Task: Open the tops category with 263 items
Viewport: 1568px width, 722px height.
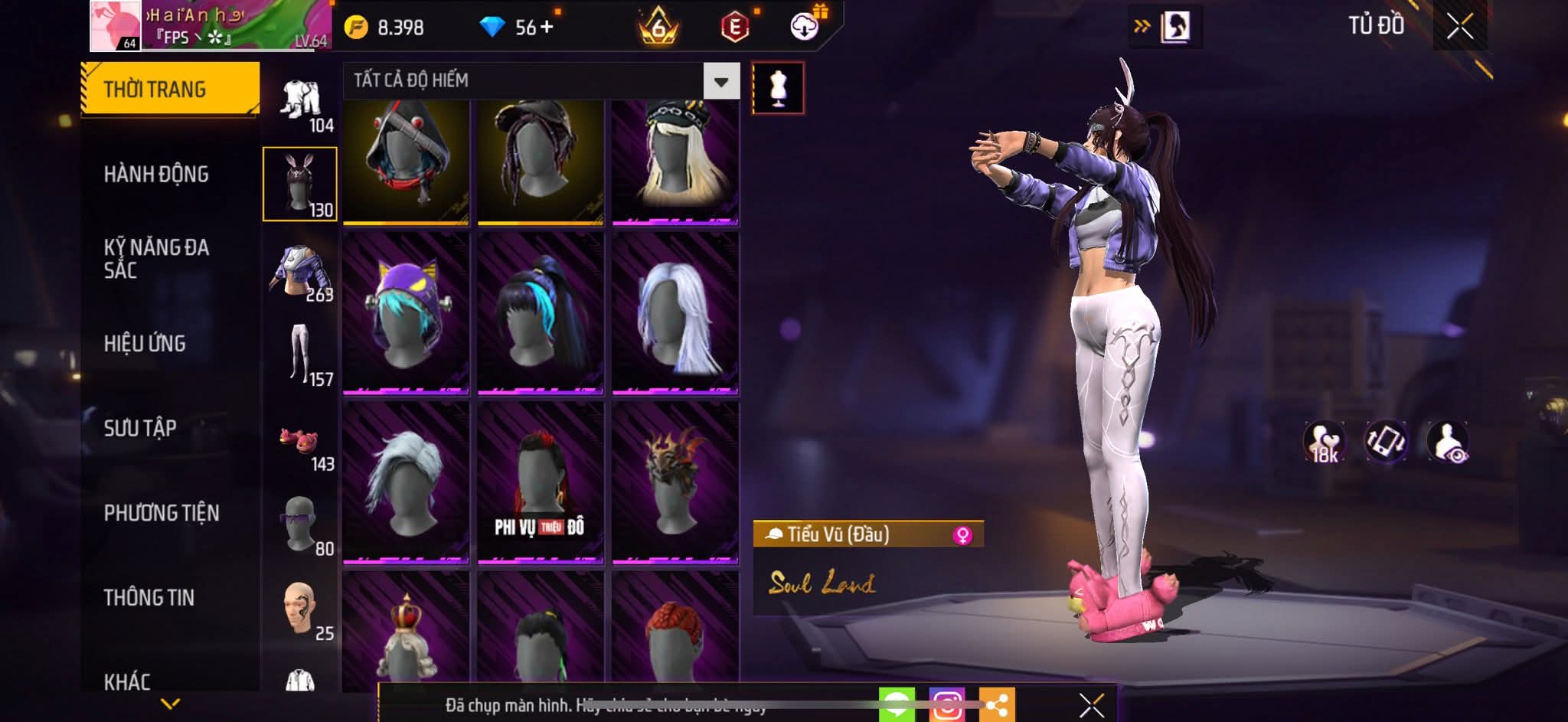Action: pyautogui.click(x=301, y=273)
